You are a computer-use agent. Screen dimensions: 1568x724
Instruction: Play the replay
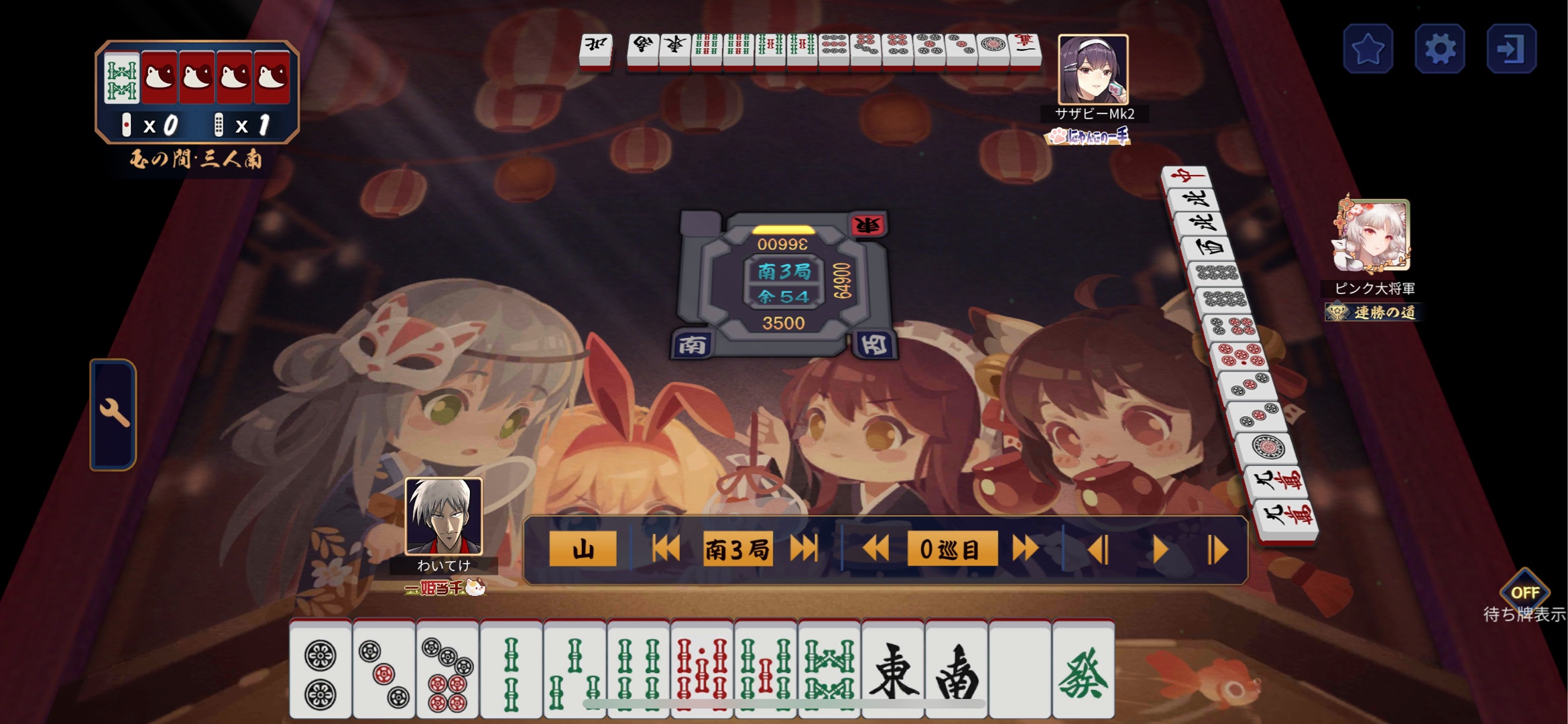click(x=1160, y=550)
